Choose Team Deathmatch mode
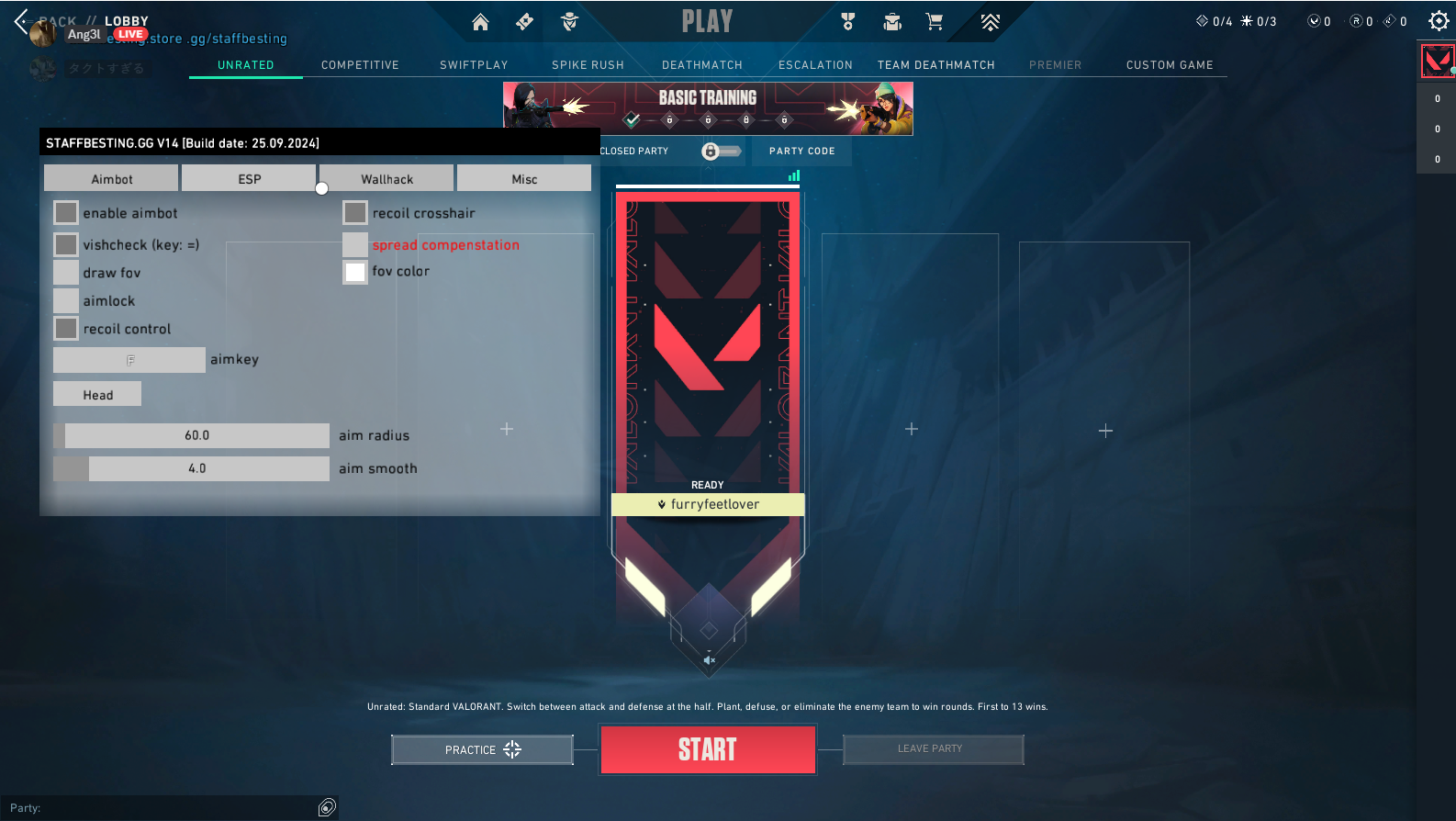 click(935, 65)
